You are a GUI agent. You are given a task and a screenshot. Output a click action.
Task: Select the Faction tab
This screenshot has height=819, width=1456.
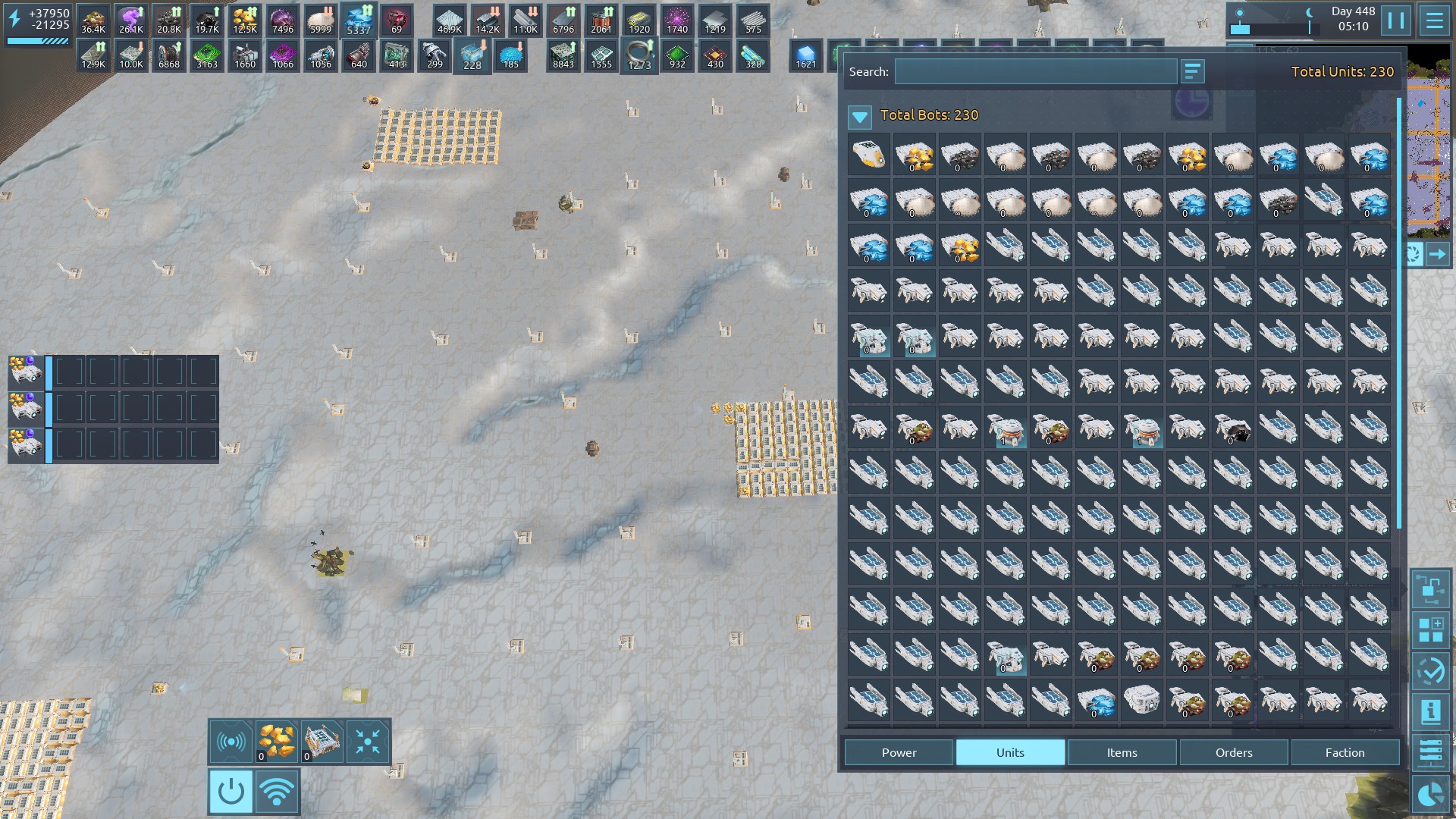(x=1345, y=752)
